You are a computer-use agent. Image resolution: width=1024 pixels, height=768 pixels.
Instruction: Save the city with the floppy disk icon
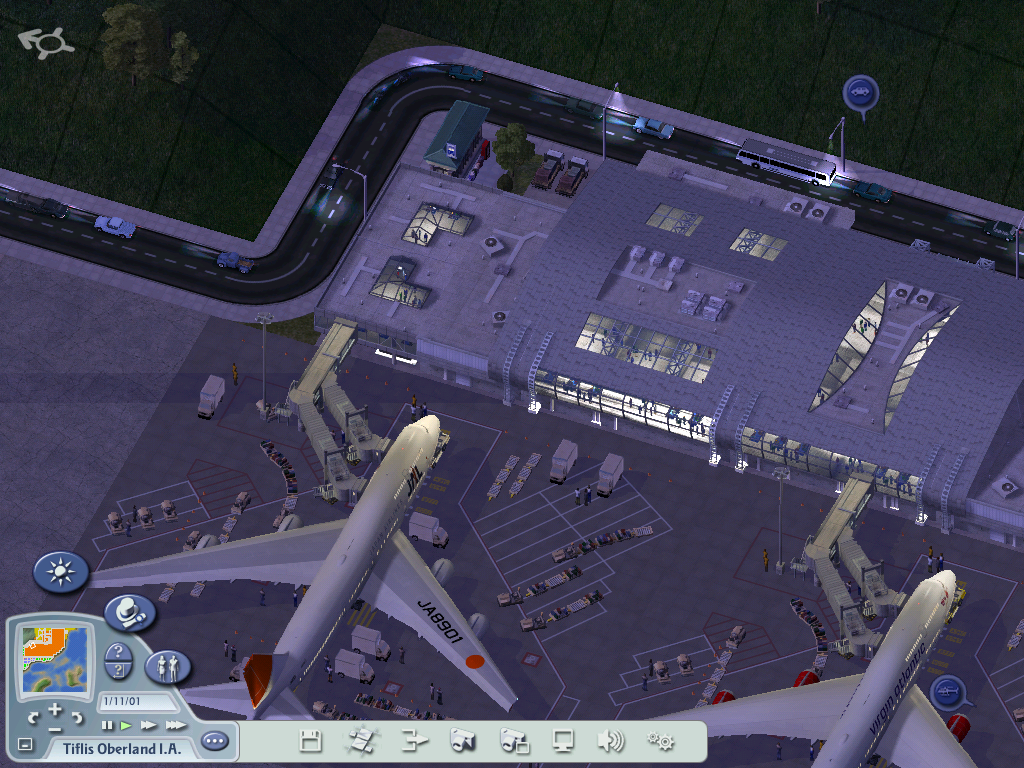(311, 741)
